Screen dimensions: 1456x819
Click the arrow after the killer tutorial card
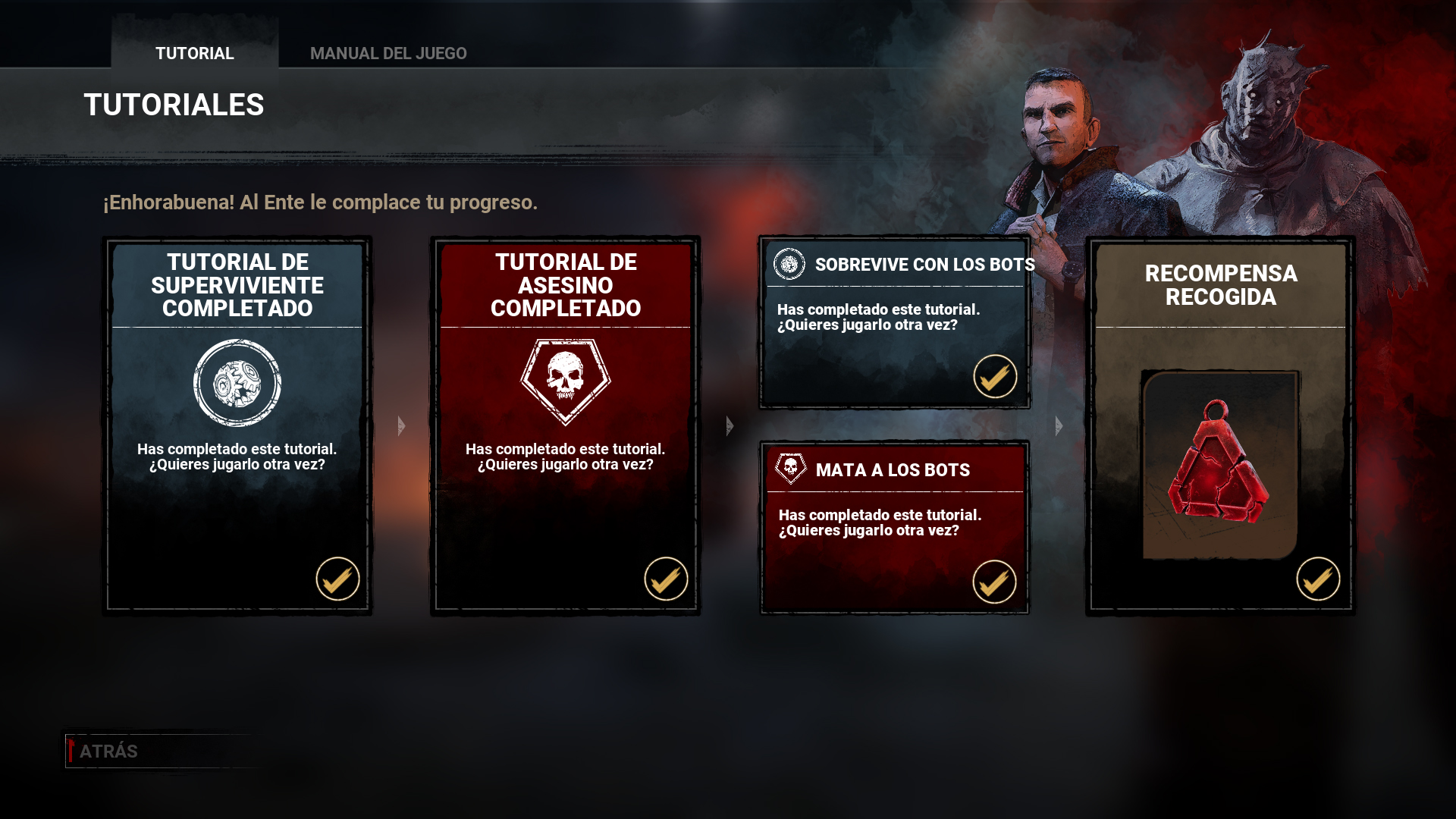[x=729, y=426]
